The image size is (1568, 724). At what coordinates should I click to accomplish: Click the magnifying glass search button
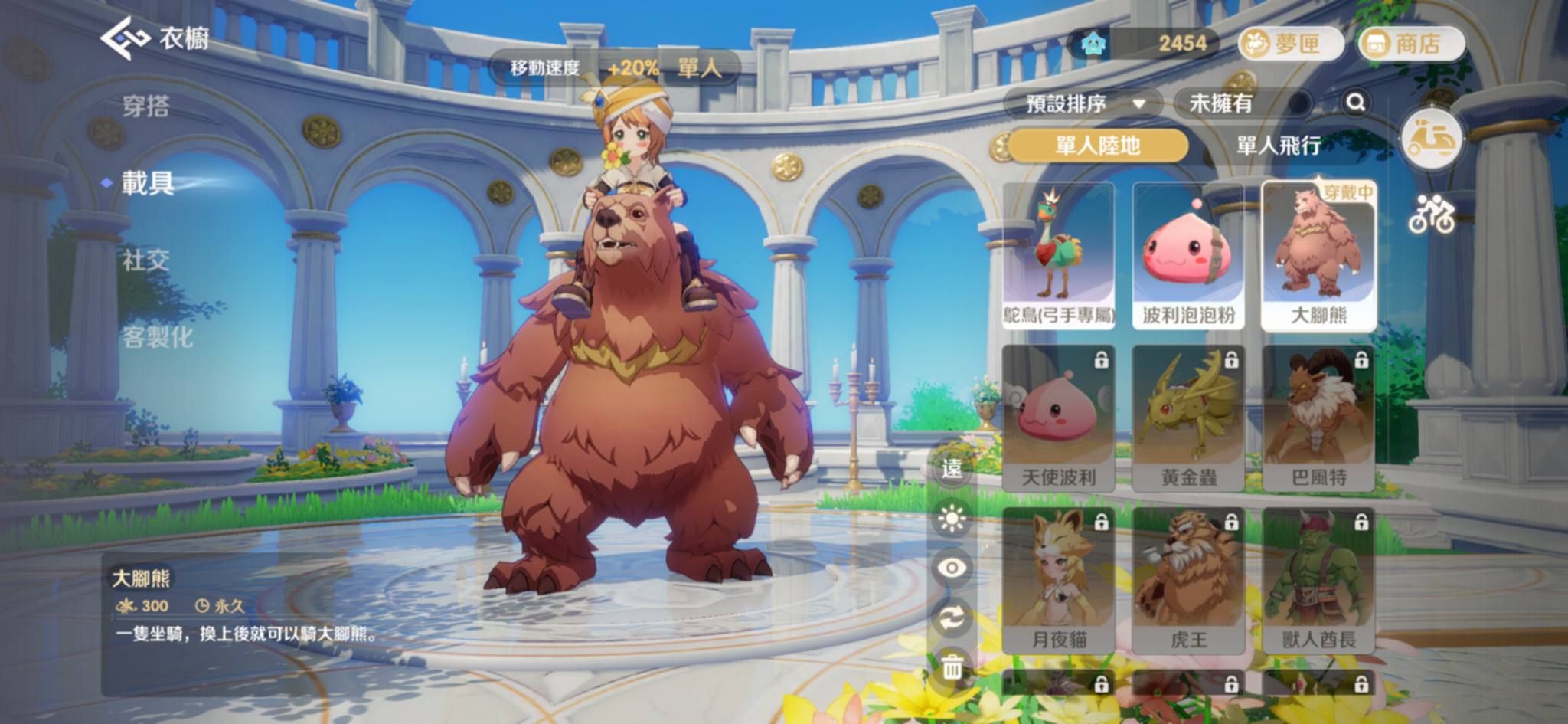[x=1355, y=103]
